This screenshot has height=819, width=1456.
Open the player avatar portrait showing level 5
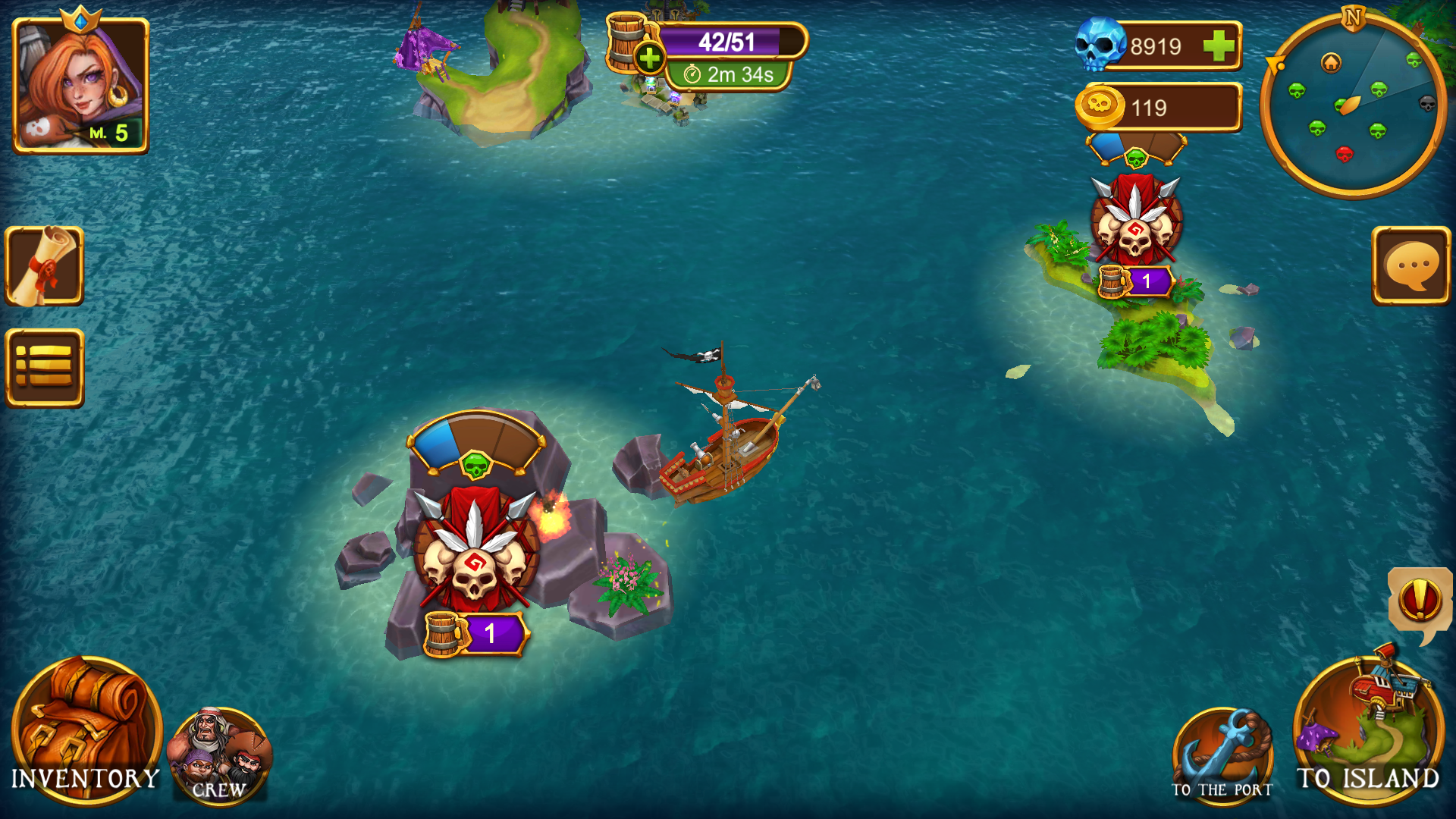click(x=80, y=83)
